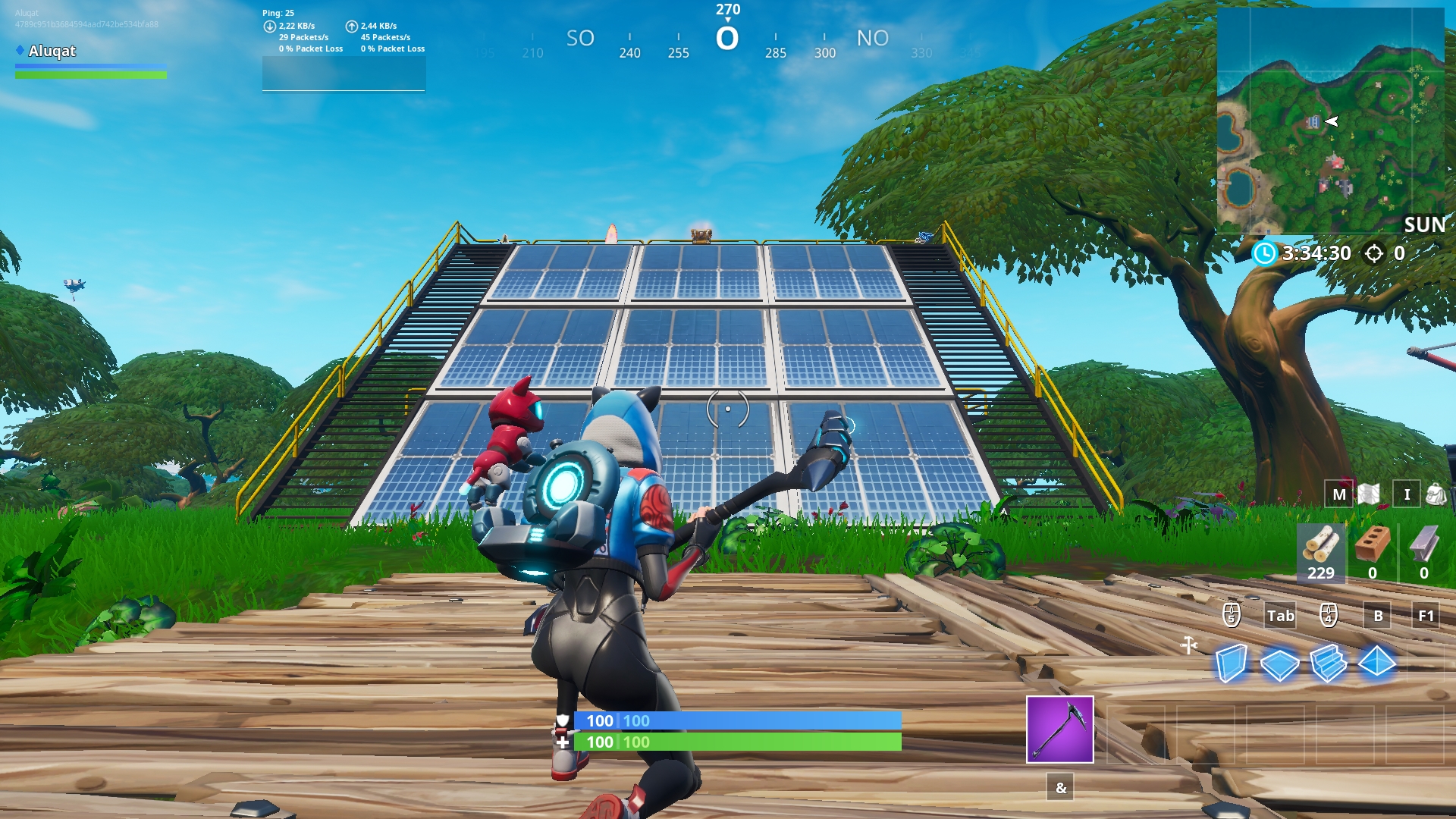Click the mouse scroll wheel indicator icon
The width and height of the screenshot is (1456, 819).
[x=1232, y=616]
